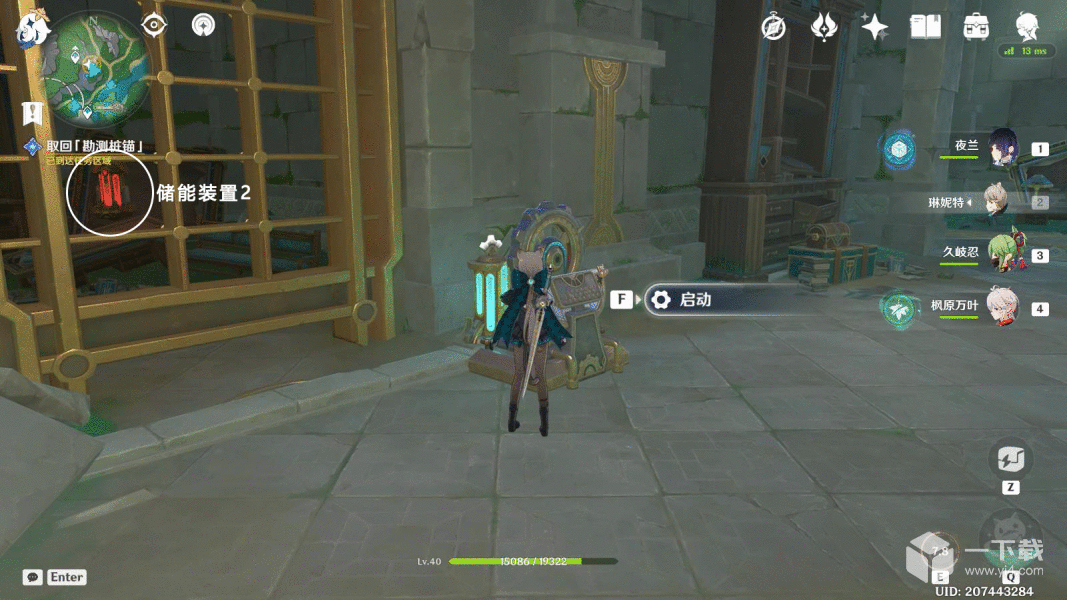This screenshot has height=600, width=1067.
Task: Open the wish star icon
Action: point(875,27)
